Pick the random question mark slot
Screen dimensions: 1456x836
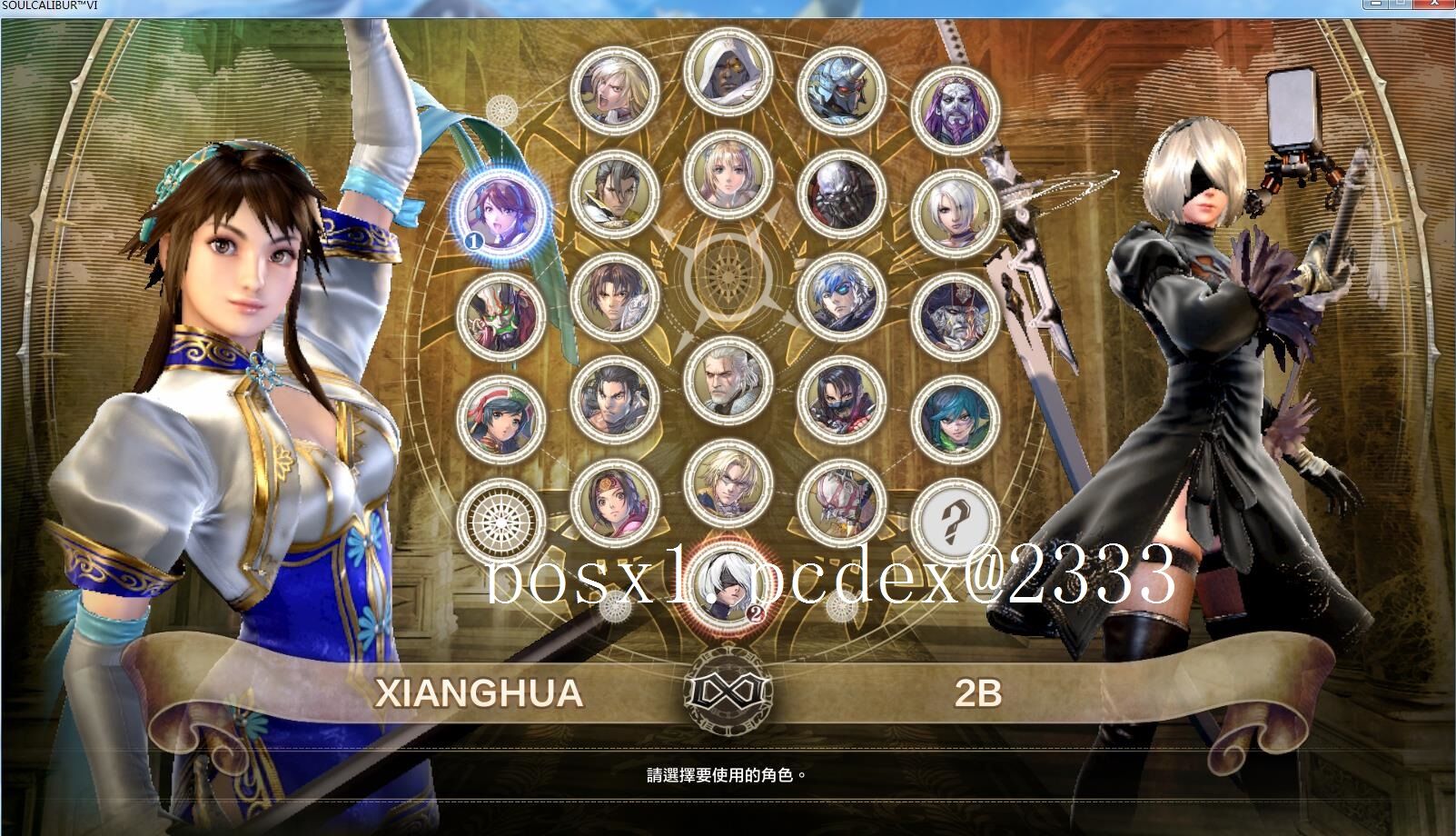click(954, 522)
